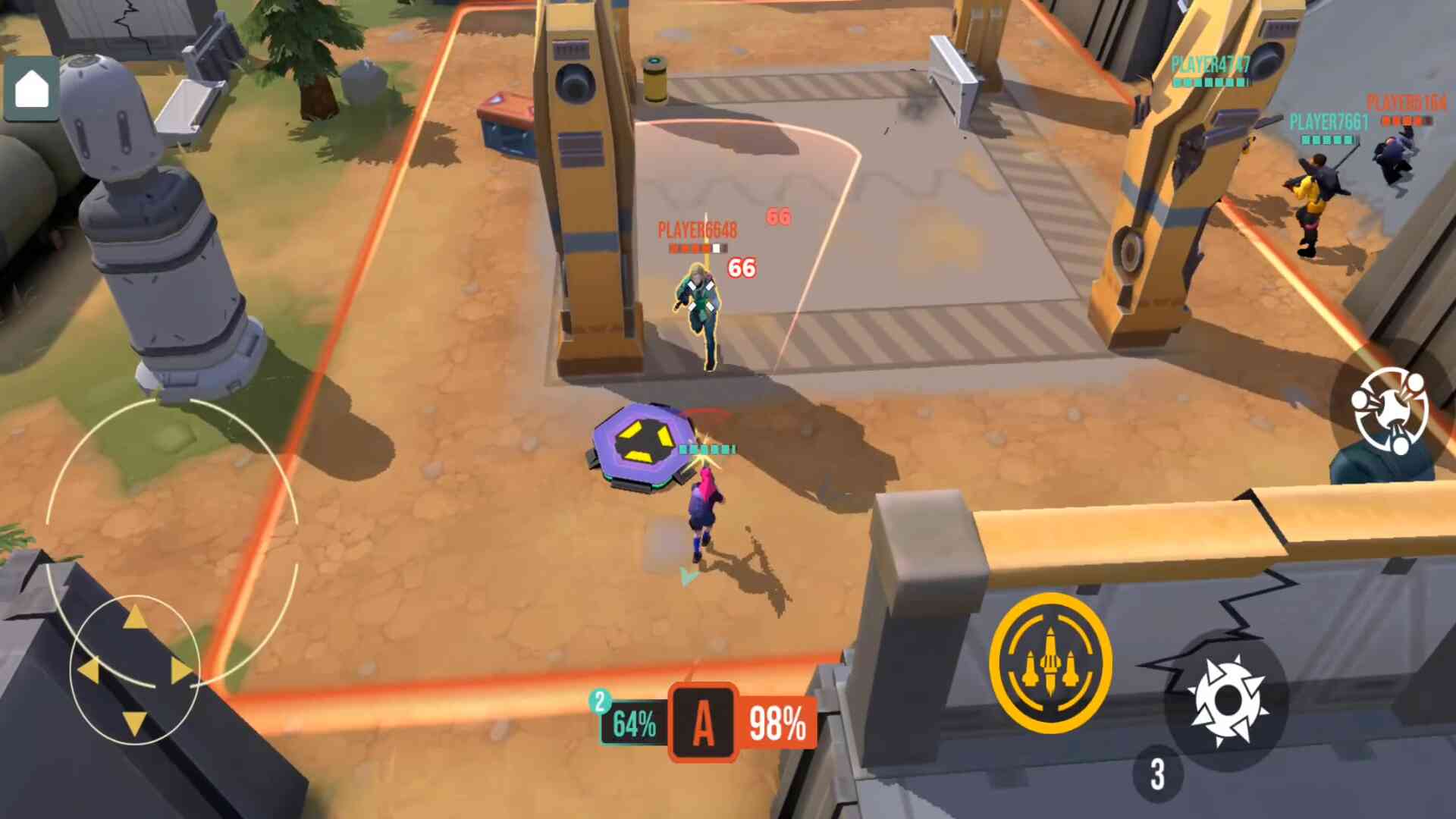This screenshot has height=819, width=1456.
Task: Tap the movement joystick's up arrow
Action: point(135,617)
